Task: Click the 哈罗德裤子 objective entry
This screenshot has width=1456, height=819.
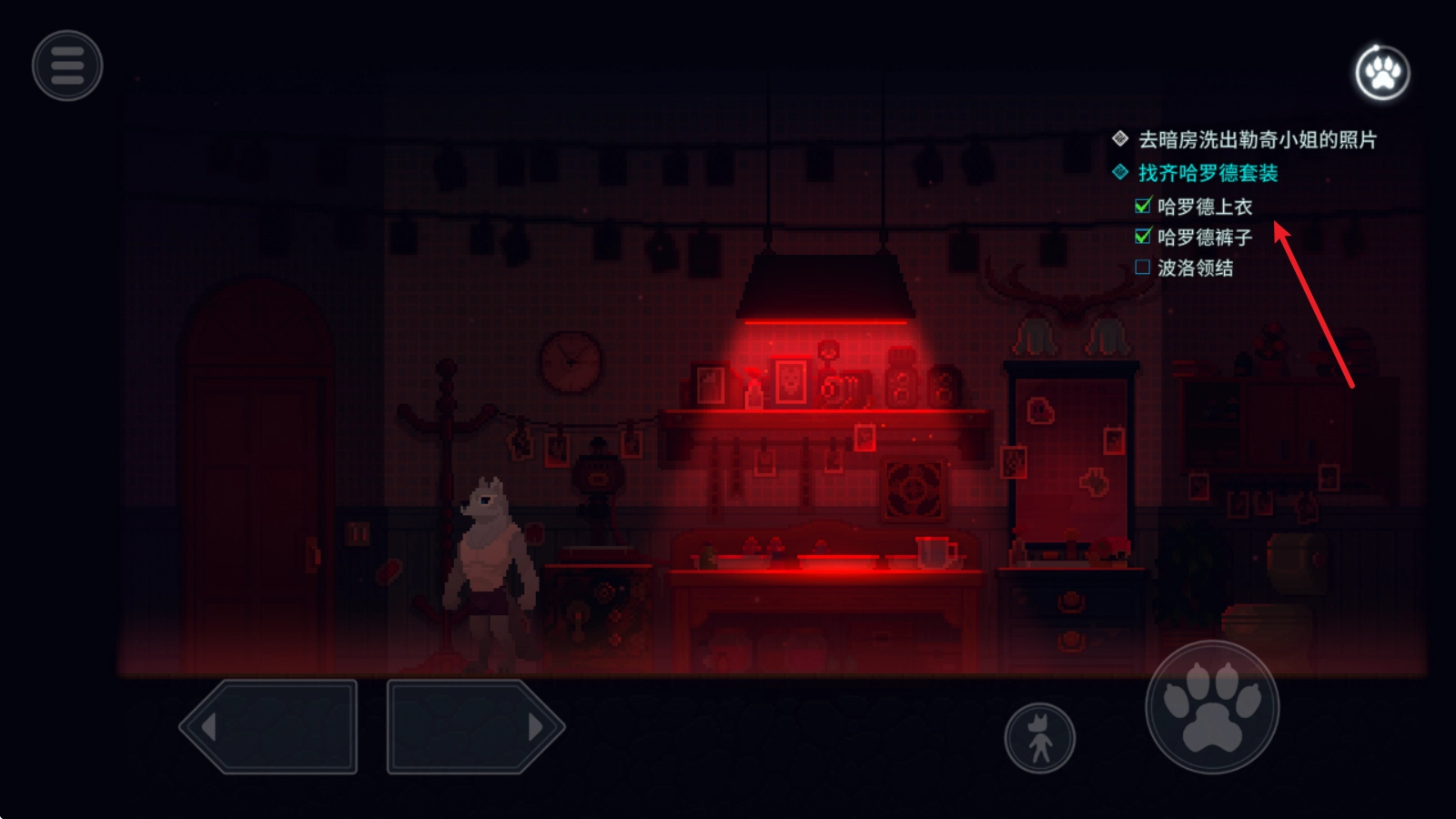Action: pyautogui.click(x=1204, y=238)
